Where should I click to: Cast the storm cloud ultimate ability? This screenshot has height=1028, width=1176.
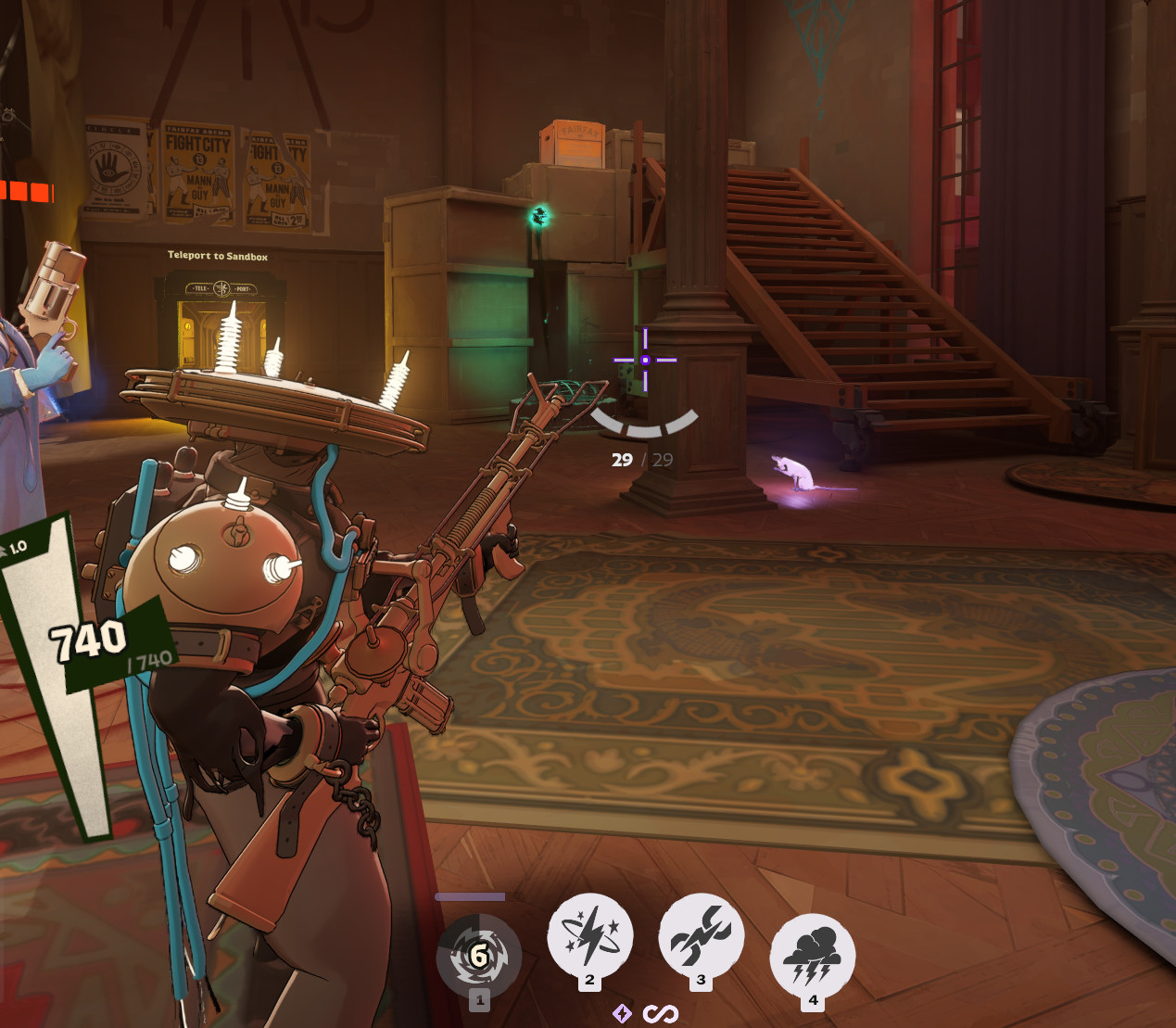point(813,956)
